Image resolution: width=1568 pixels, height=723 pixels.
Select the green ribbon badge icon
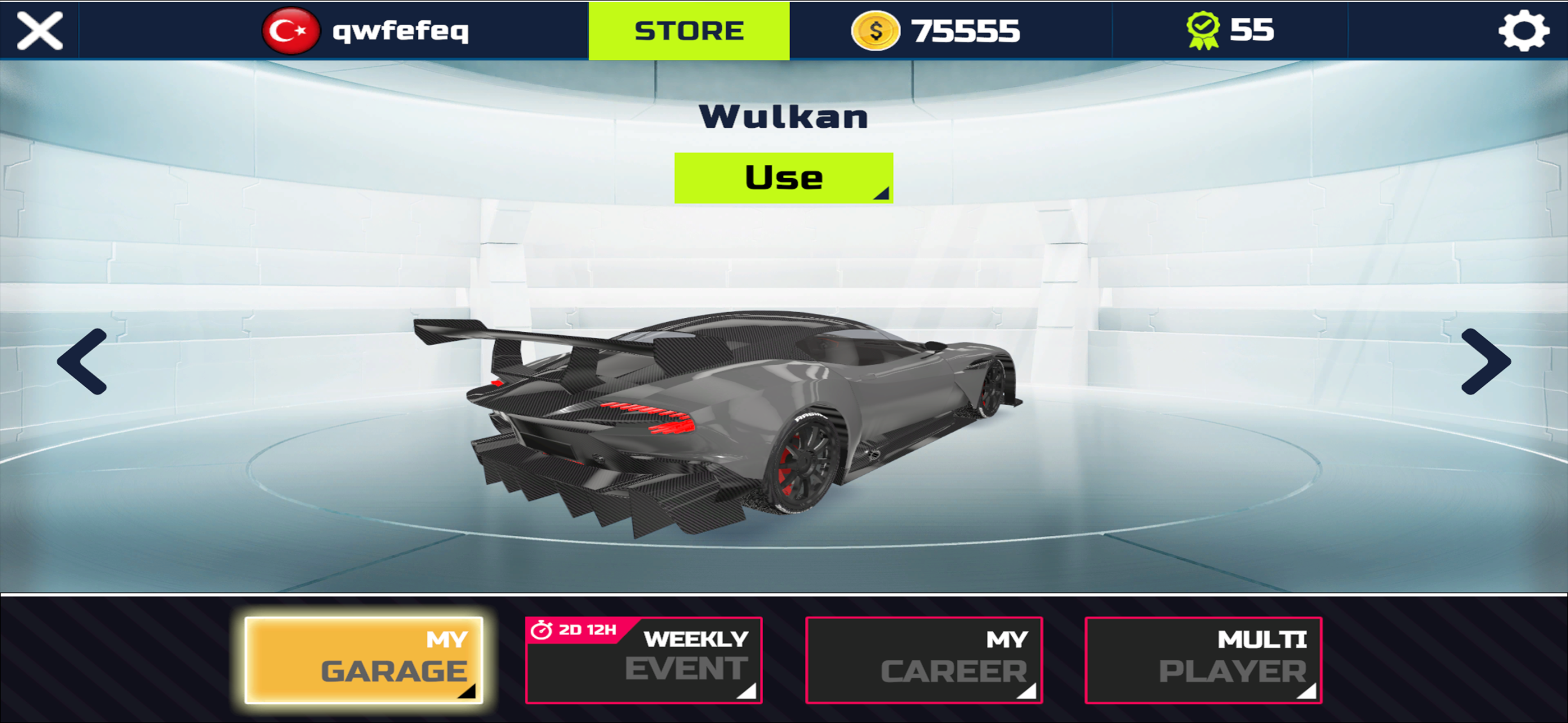[1203, 30]
